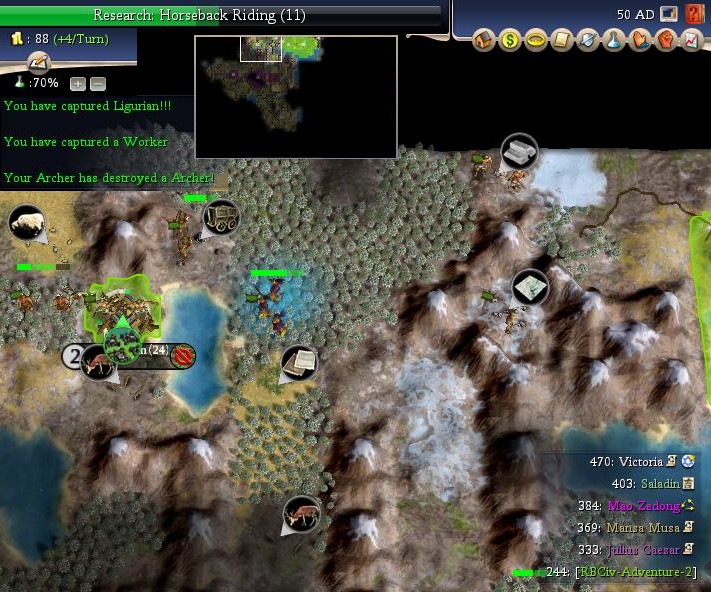Open the Civilopedia question mark book

pos(695,14)
